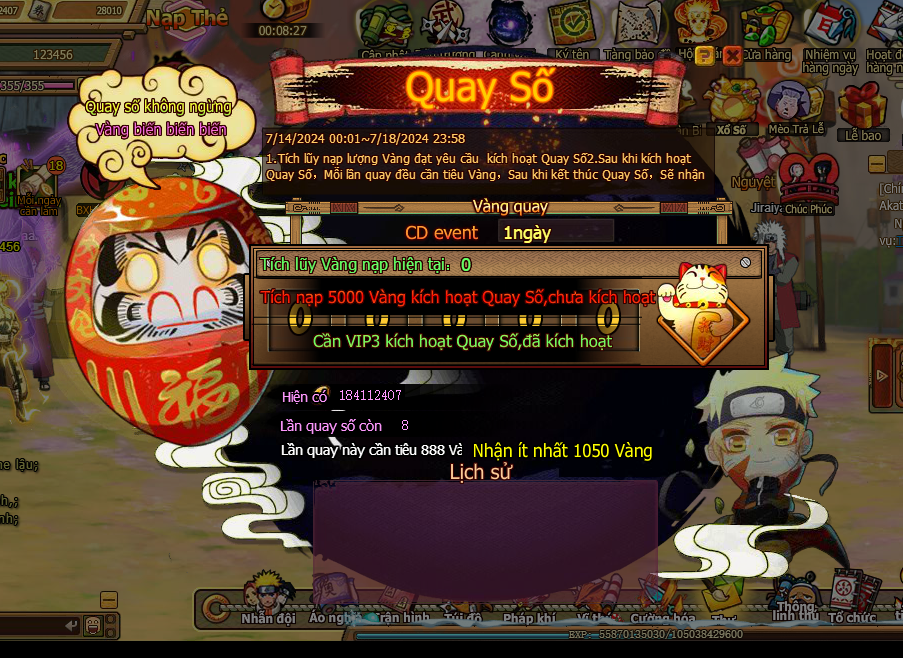Viewport: 903px width, 658px height.
Task: Open the Nạp Thẻ recharge button
Action: [187, 18]
